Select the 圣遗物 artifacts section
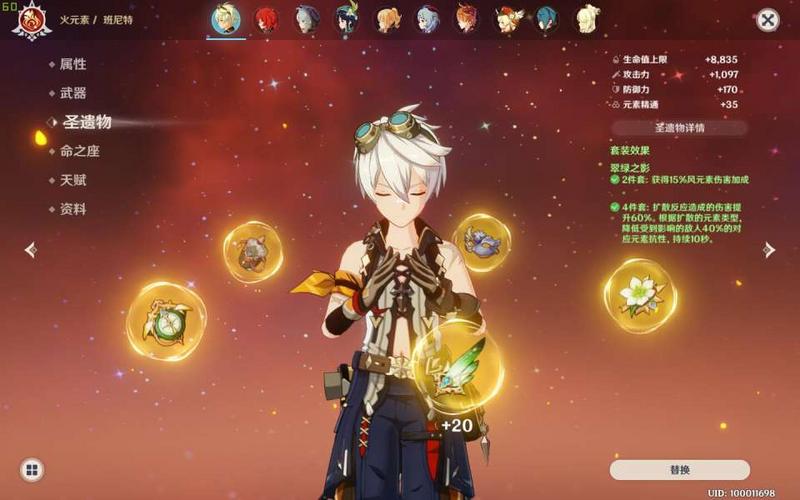This screenshot has height=500, width=800. pyautogui.click(x=87, y=122)
